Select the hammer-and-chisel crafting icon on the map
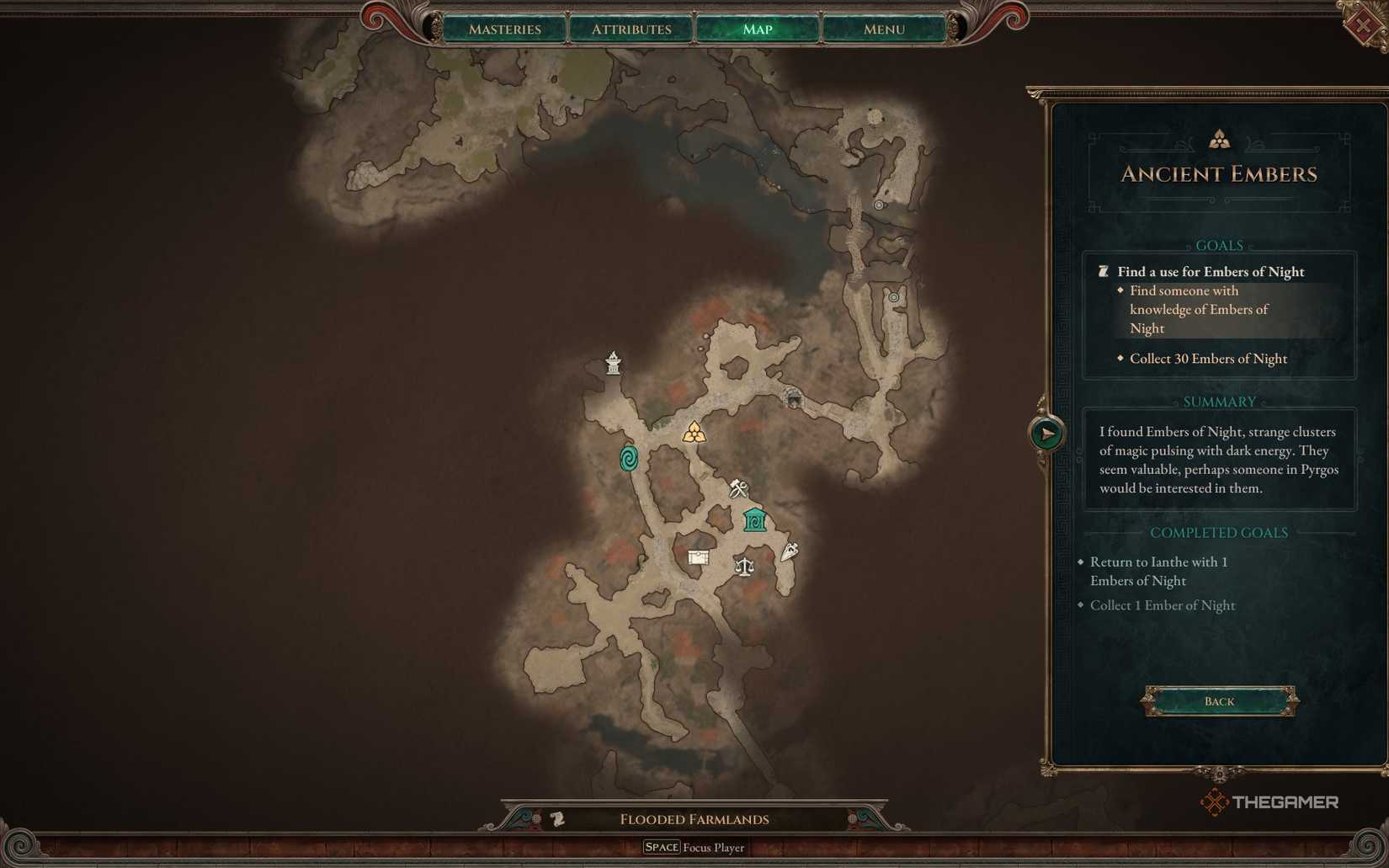The image size is (1389, 868). 737,488
